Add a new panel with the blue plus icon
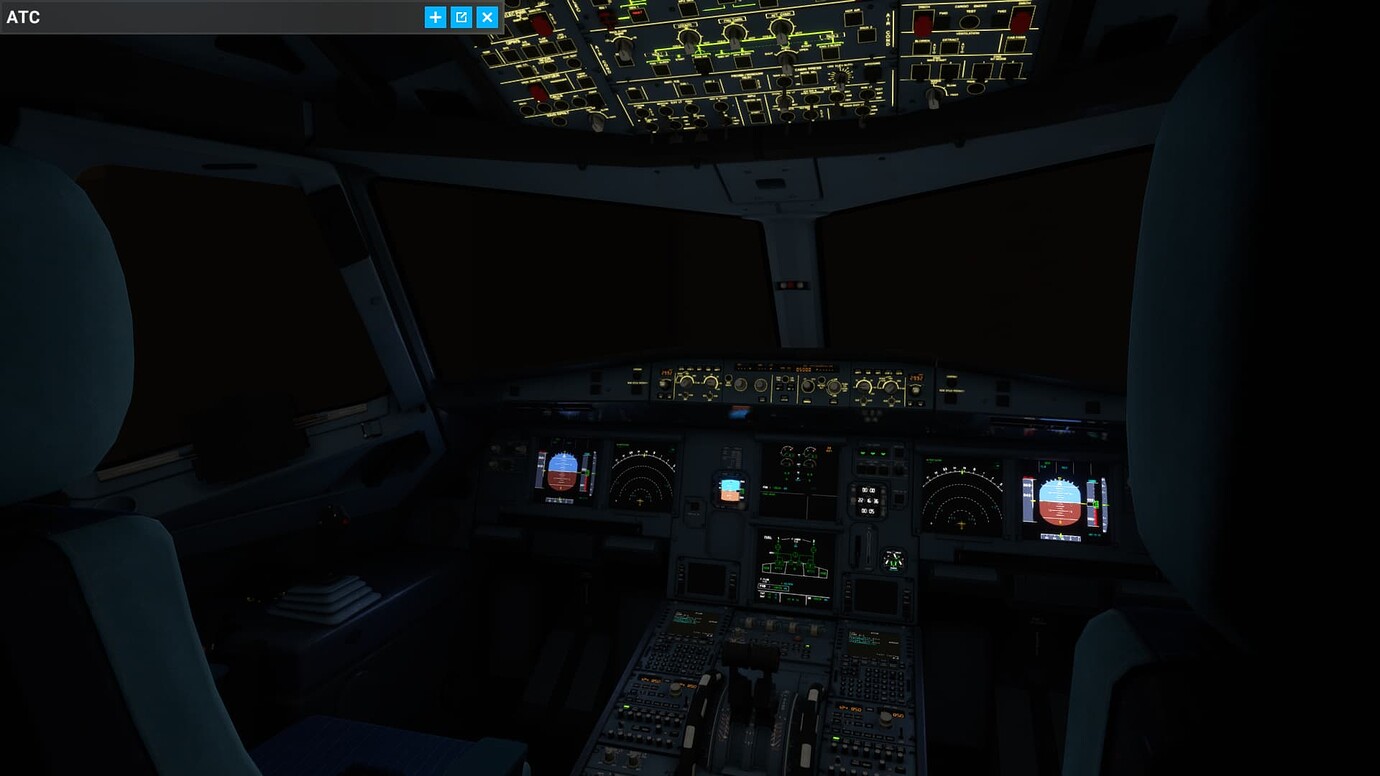 click(x=435, y=17)
